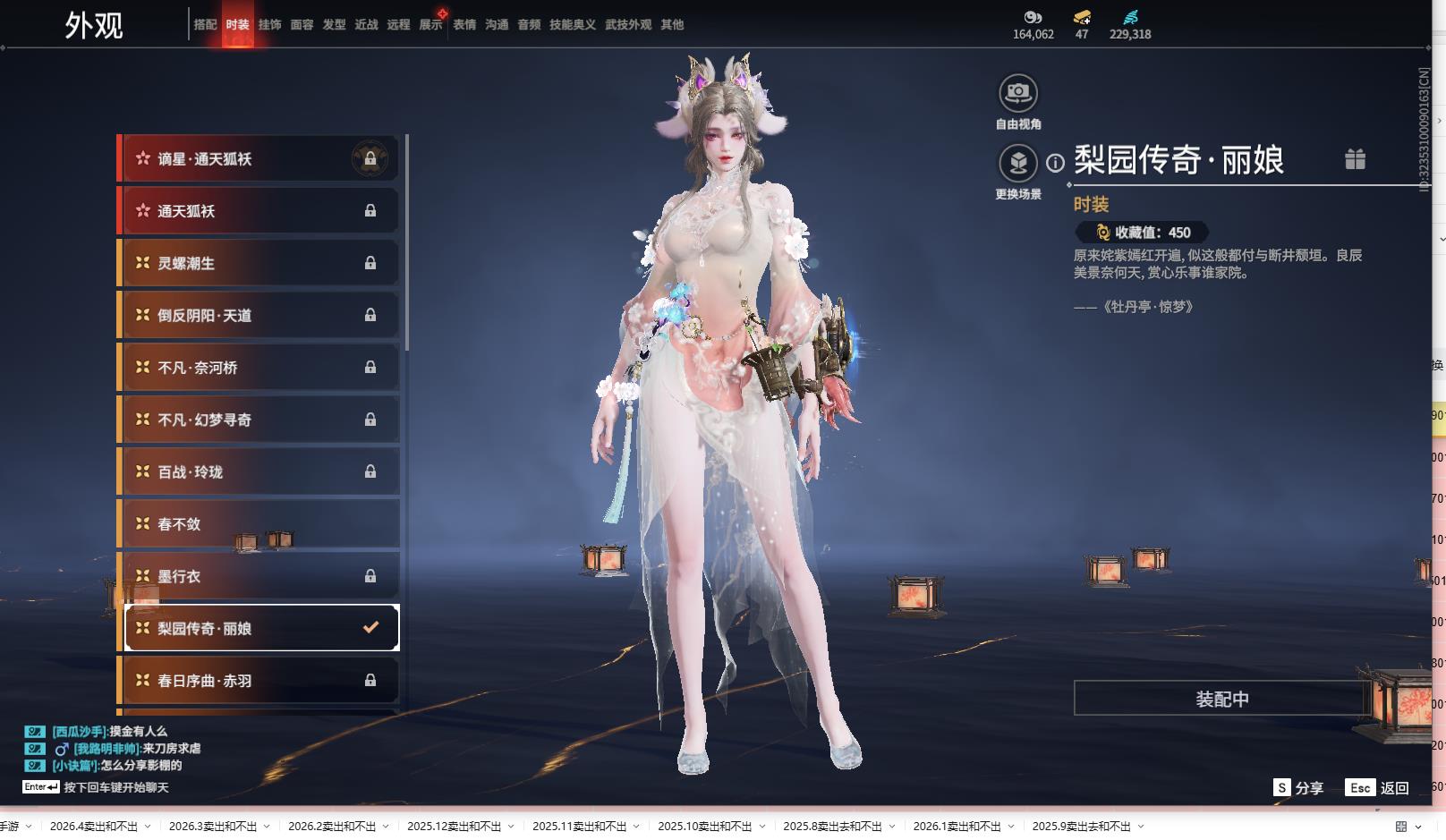Open the 挂饰 tab
1446x840 pixels.
[x=269, y=25]
